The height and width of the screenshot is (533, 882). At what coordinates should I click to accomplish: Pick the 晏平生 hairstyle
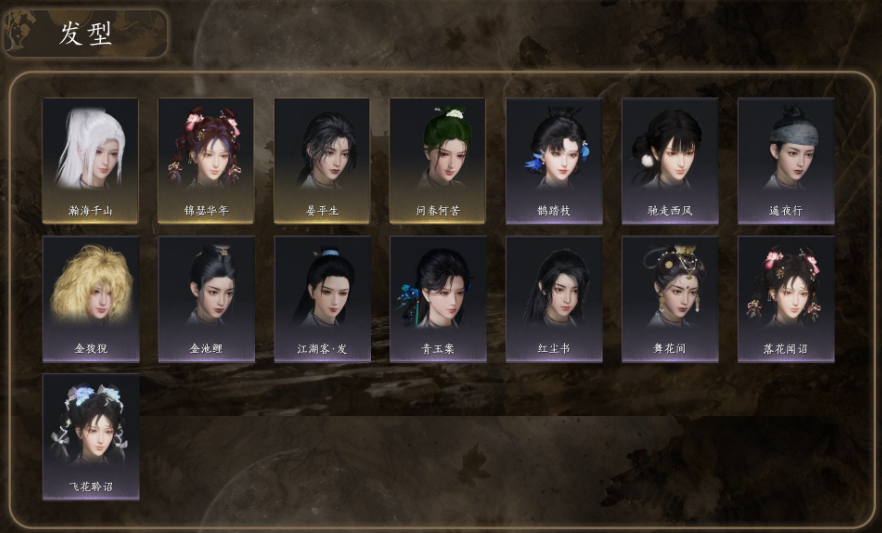[322, 160]
